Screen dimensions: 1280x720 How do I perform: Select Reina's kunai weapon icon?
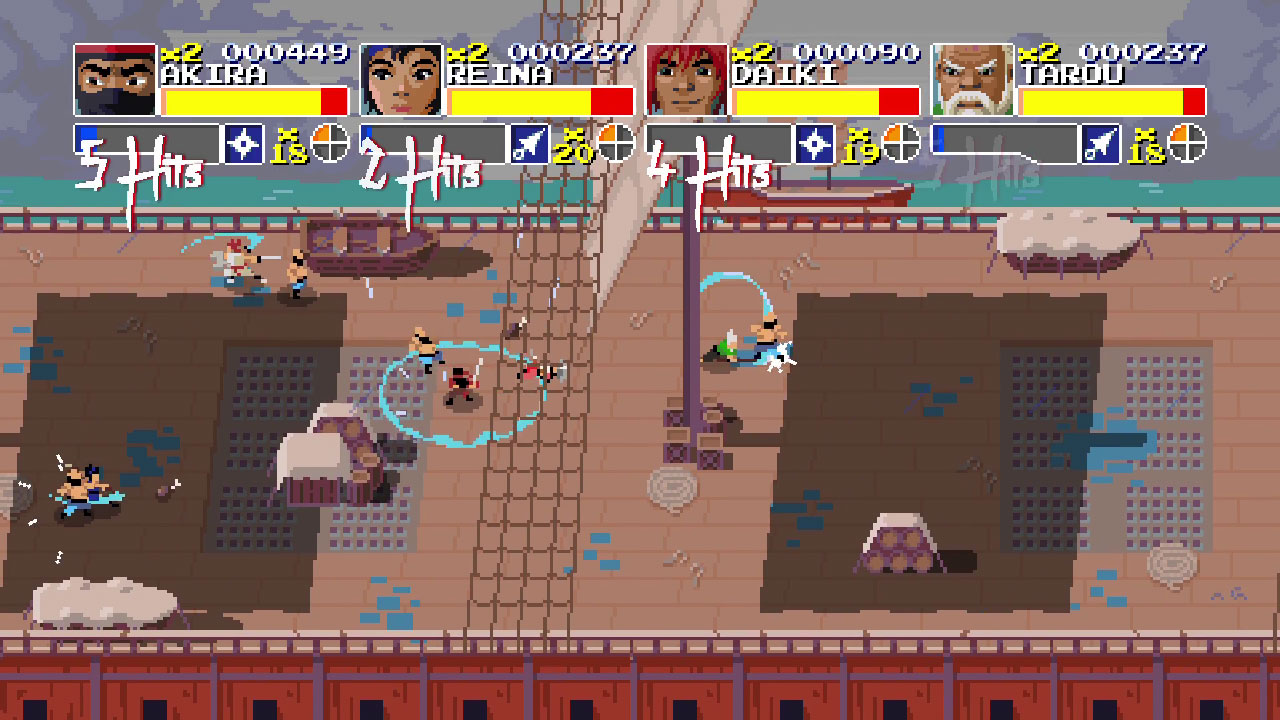click(531, 142)
